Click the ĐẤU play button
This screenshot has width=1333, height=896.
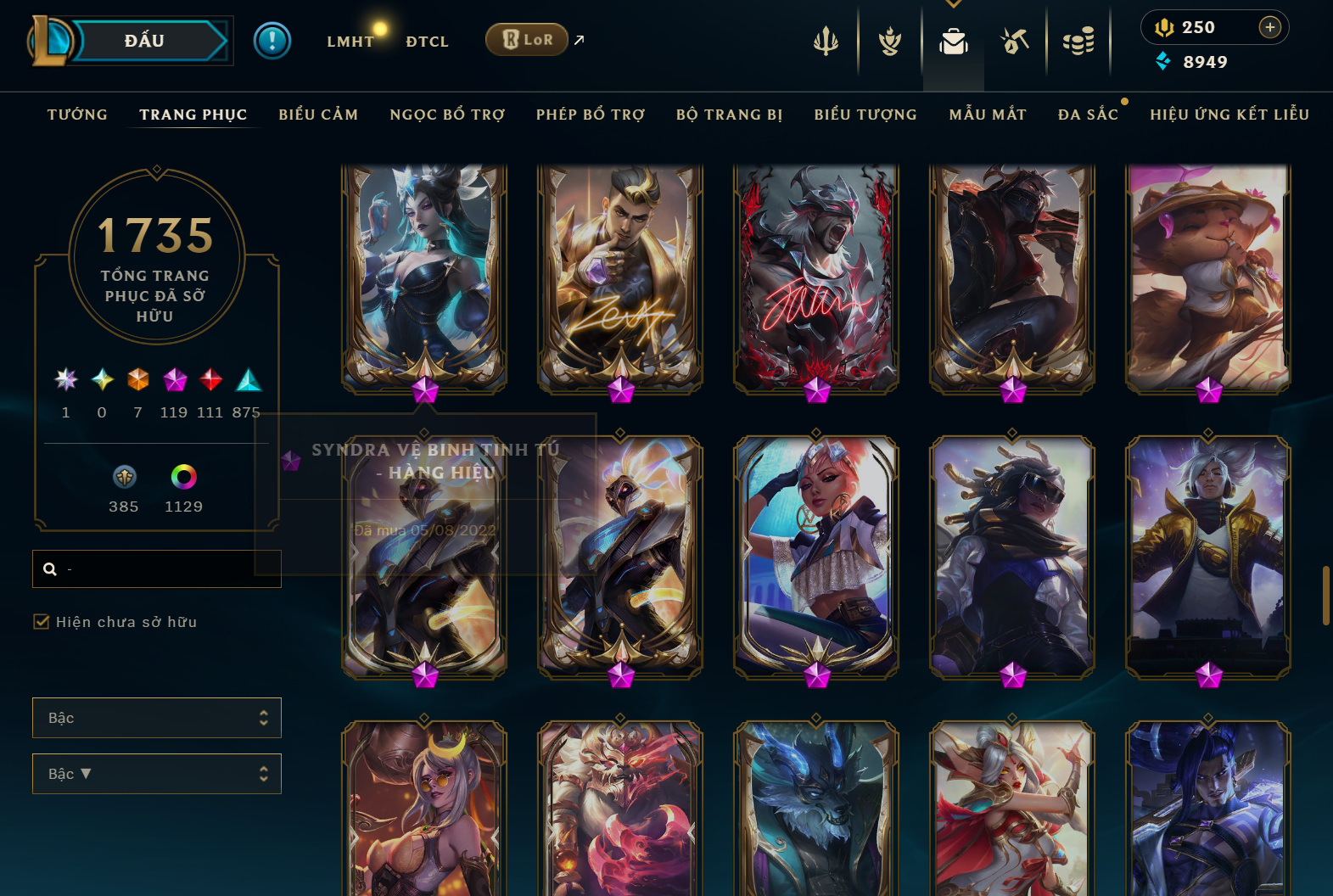pyautogui.click(x=143, y=40)
